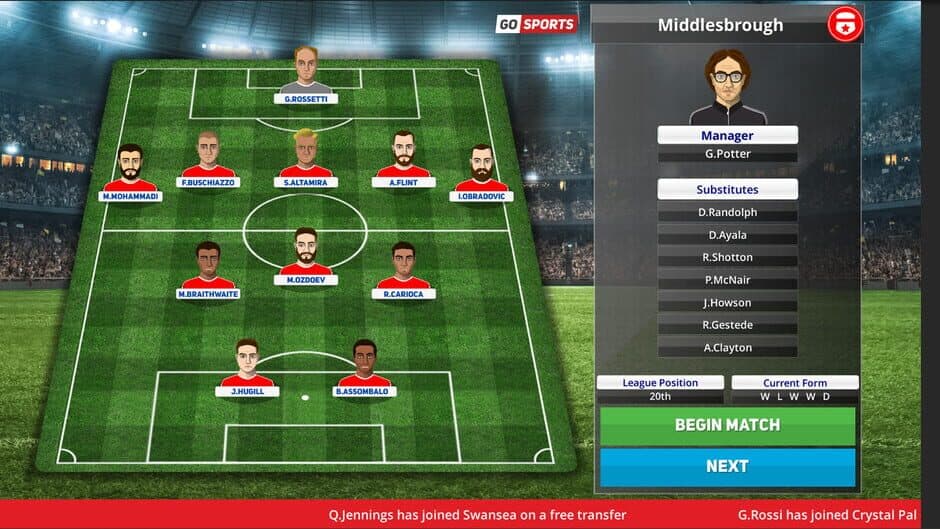Pick substitute R.Gestede
Image resolution: width=940 pixels, height=529 pixels.
[x=727, y=325]
